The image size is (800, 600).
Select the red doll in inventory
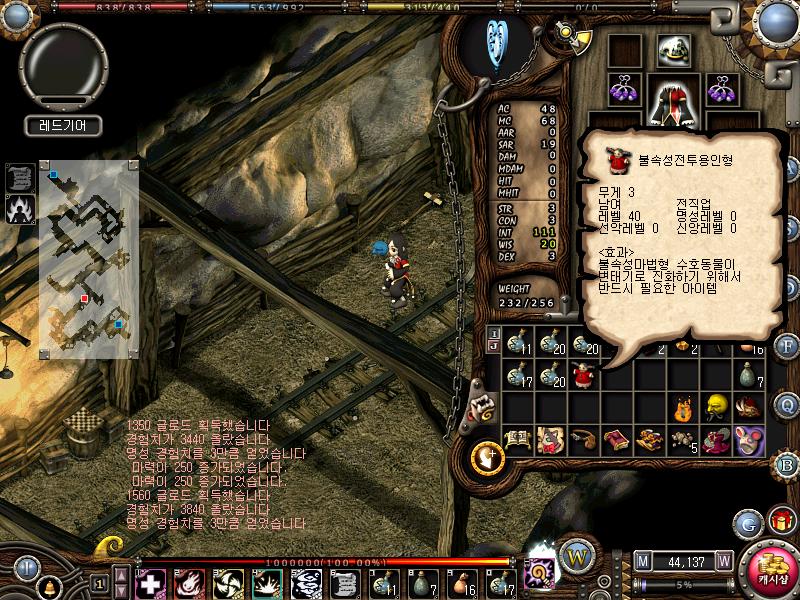pyautogui.click(x=582, y=376)
